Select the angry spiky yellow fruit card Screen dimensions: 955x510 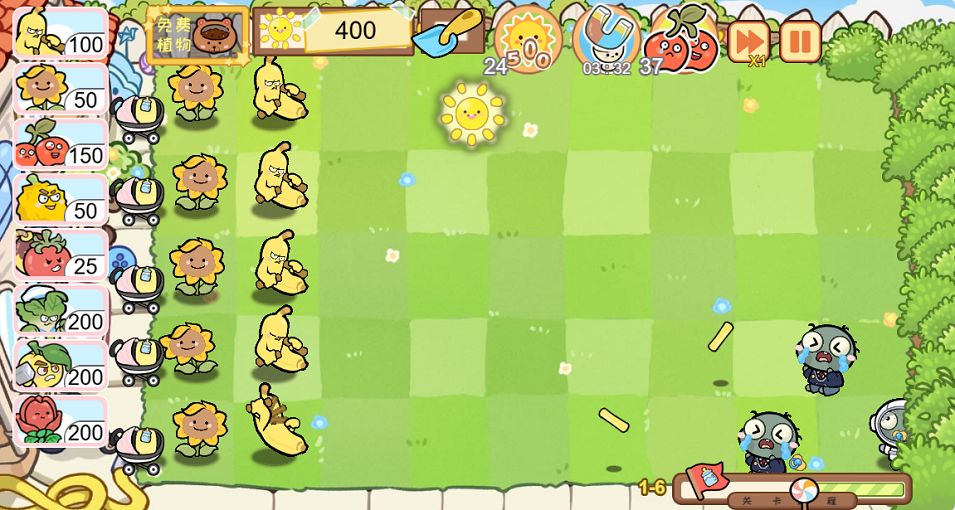coord(60,200)
